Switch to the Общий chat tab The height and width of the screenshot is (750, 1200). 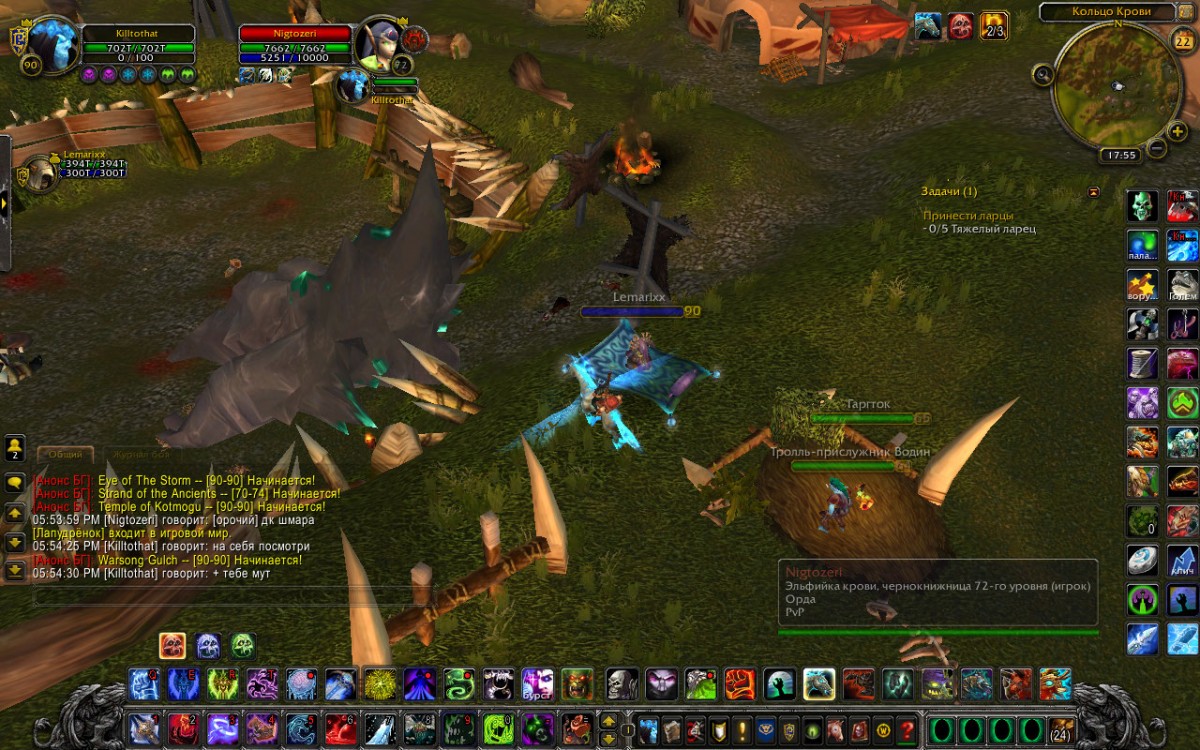click(66, 454)
